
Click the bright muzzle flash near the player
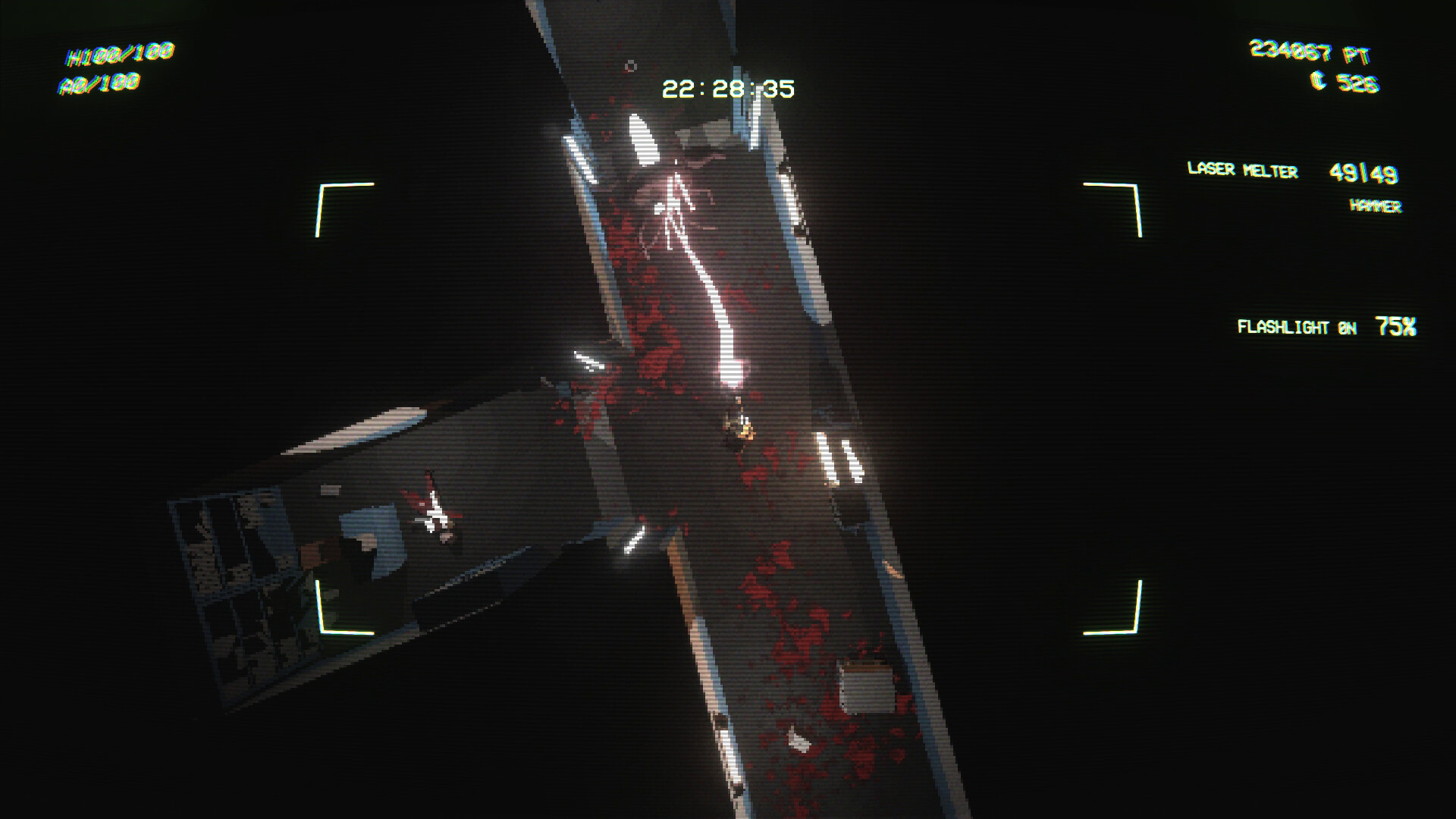coord(732,372)
